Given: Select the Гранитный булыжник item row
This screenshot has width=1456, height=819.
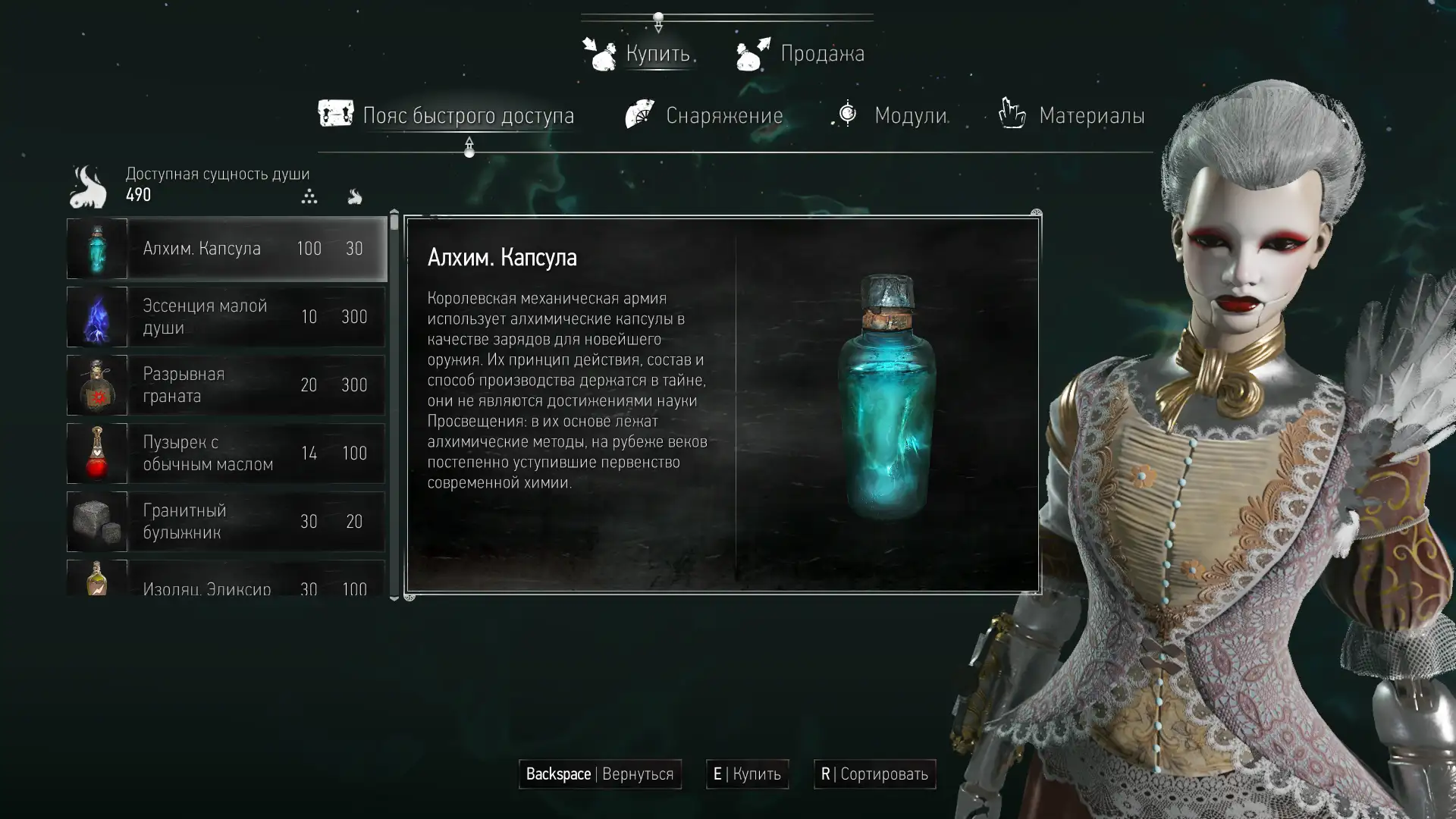Looking at the screenshot, I should (226, 522).
